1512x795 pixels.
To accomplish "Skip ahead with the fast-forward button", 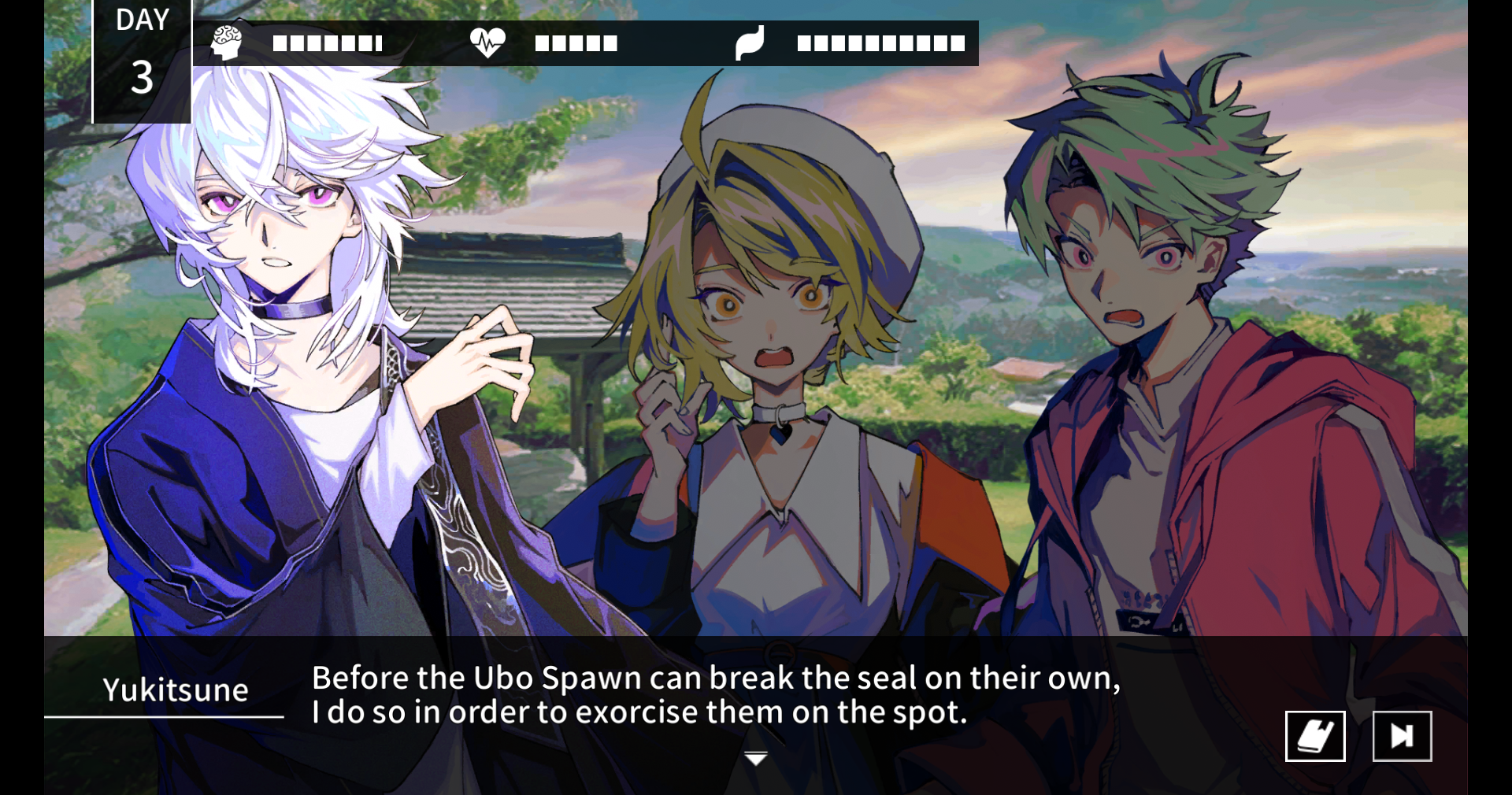I will tap(1402, 736).
